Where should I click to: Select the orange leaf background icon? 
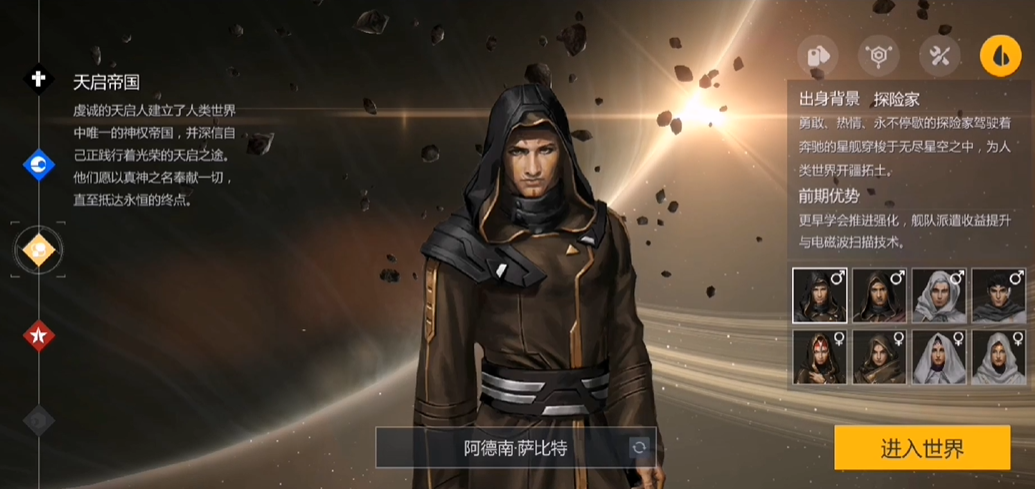[999, 56]
